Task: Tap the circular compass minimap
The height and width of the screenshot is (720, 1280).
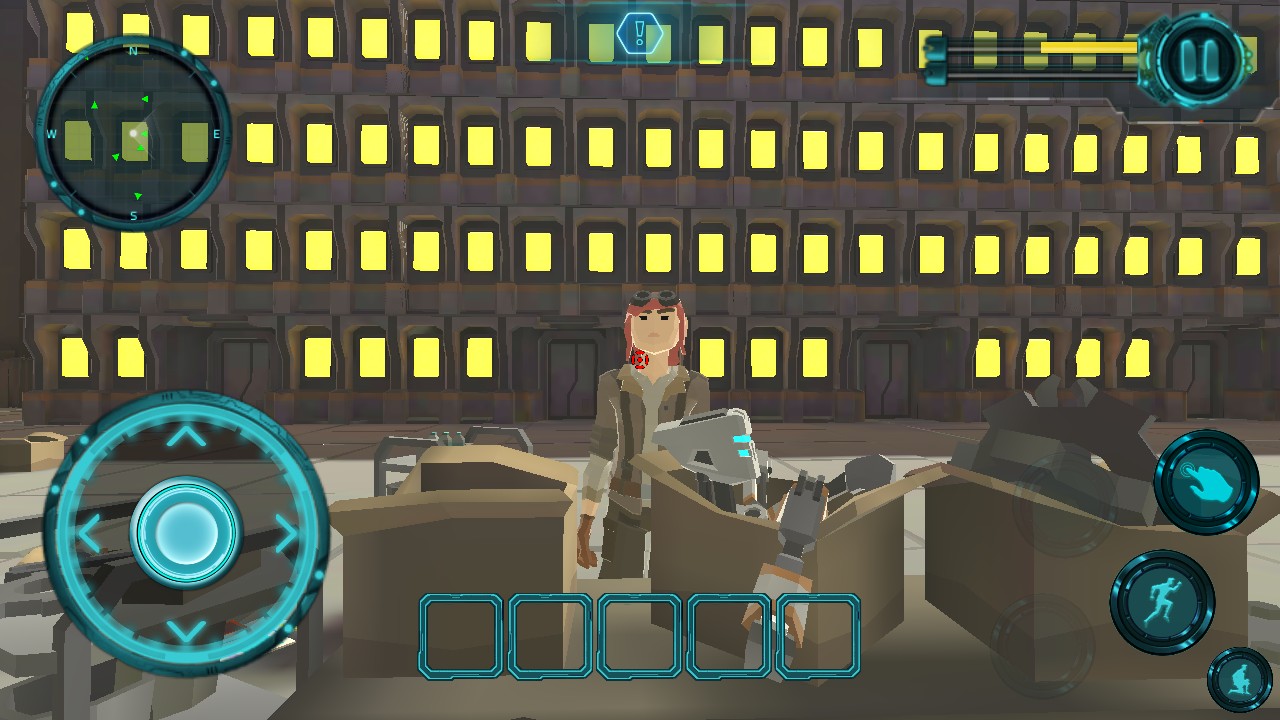Action: 134,133
